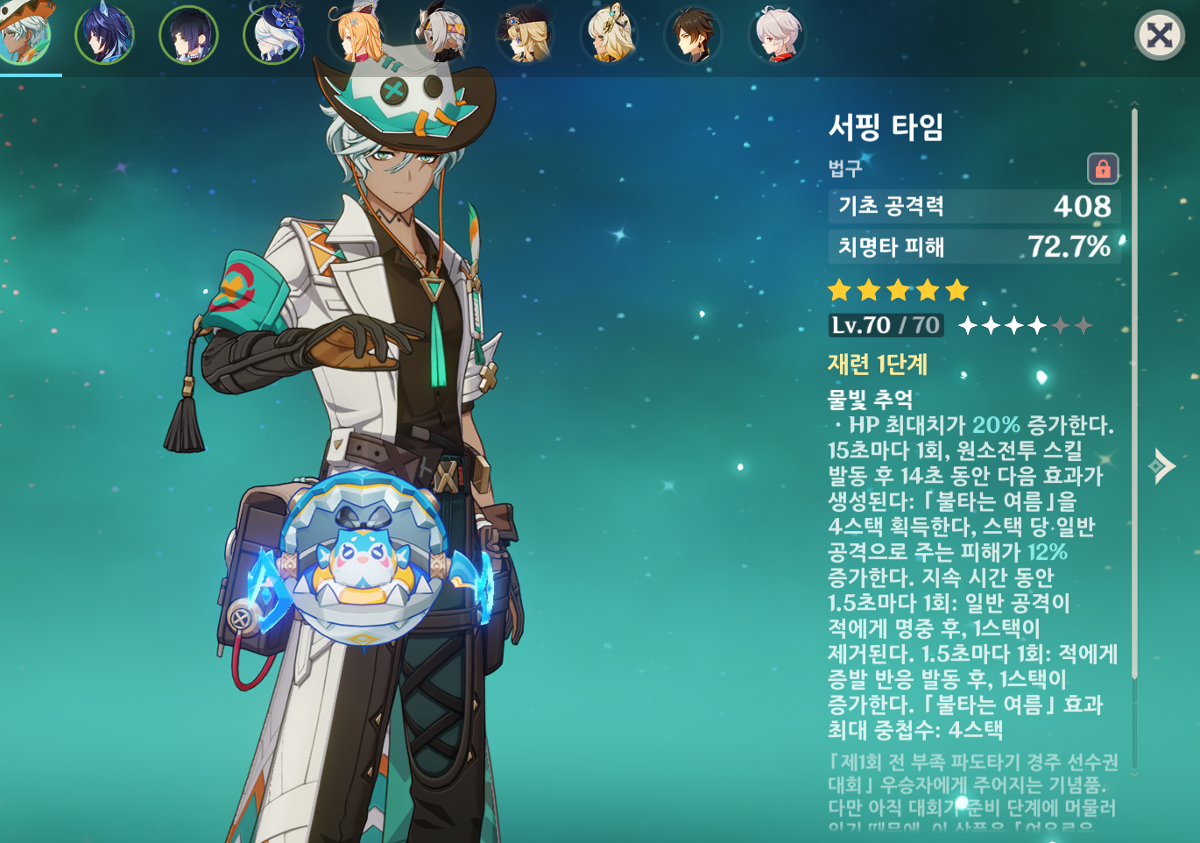
Task: Switch to Kazuha's portrait
Action: [x=776, y=35]
